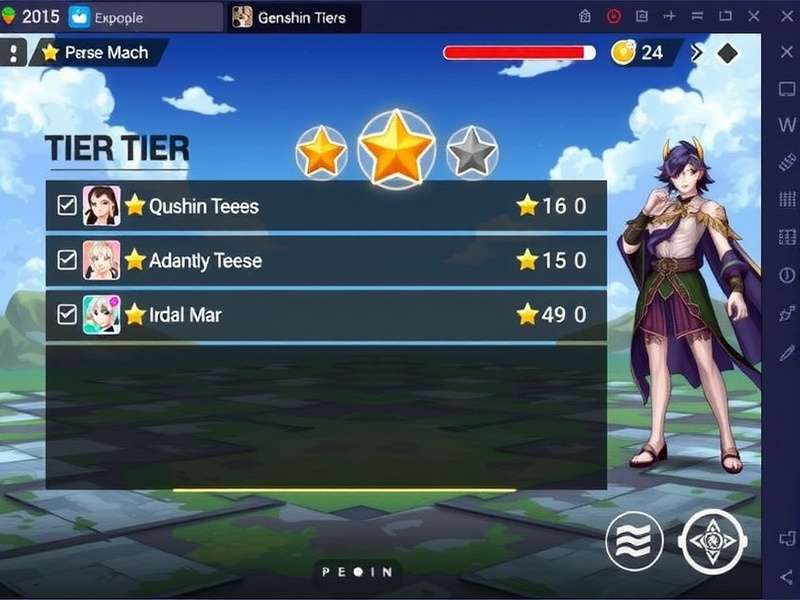Open the Perse Mach star banner
This screenshot has width=800, height=600.
pos(98,53)
